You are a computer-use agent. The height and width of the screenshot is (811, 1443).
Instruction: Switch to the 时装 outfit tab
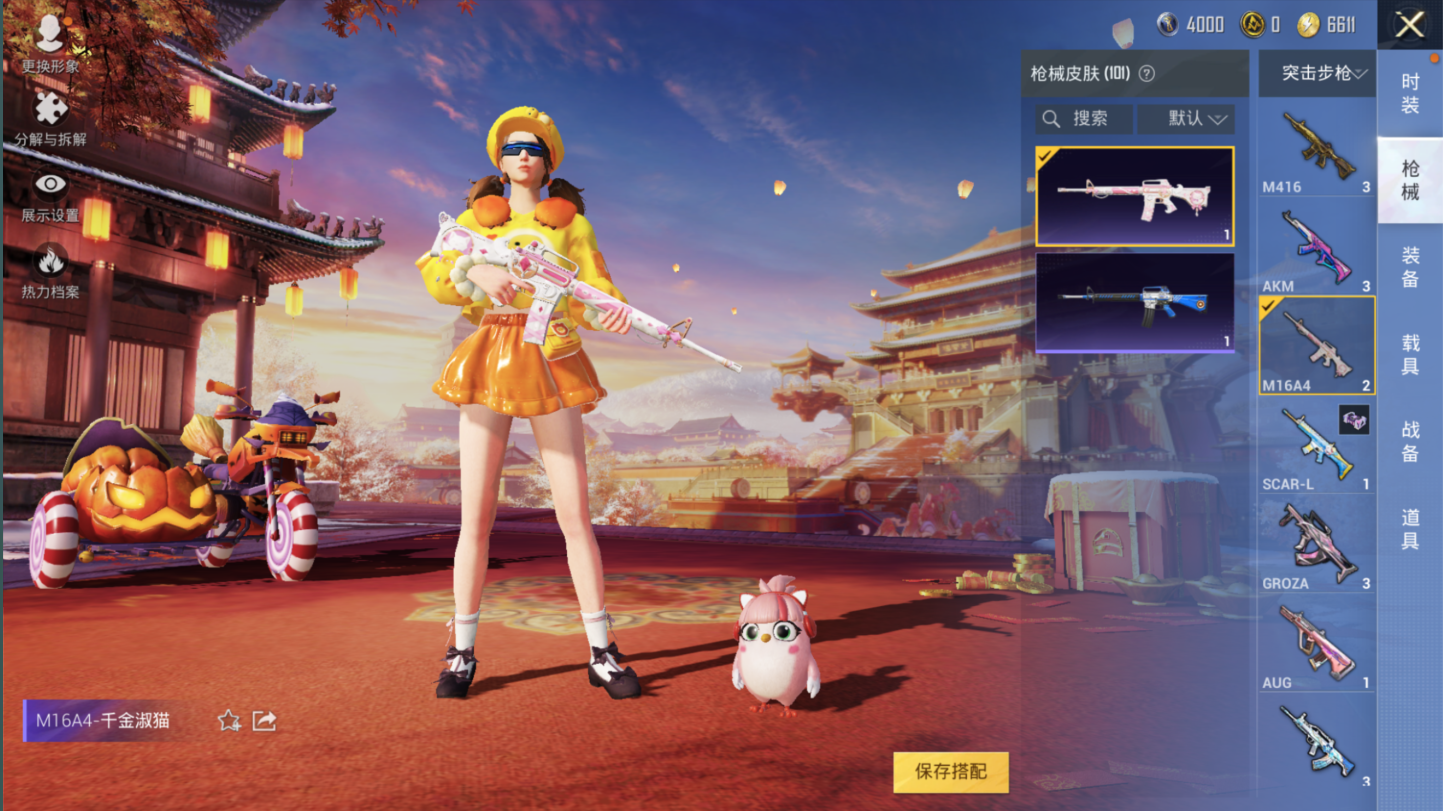coord(1409,93)
